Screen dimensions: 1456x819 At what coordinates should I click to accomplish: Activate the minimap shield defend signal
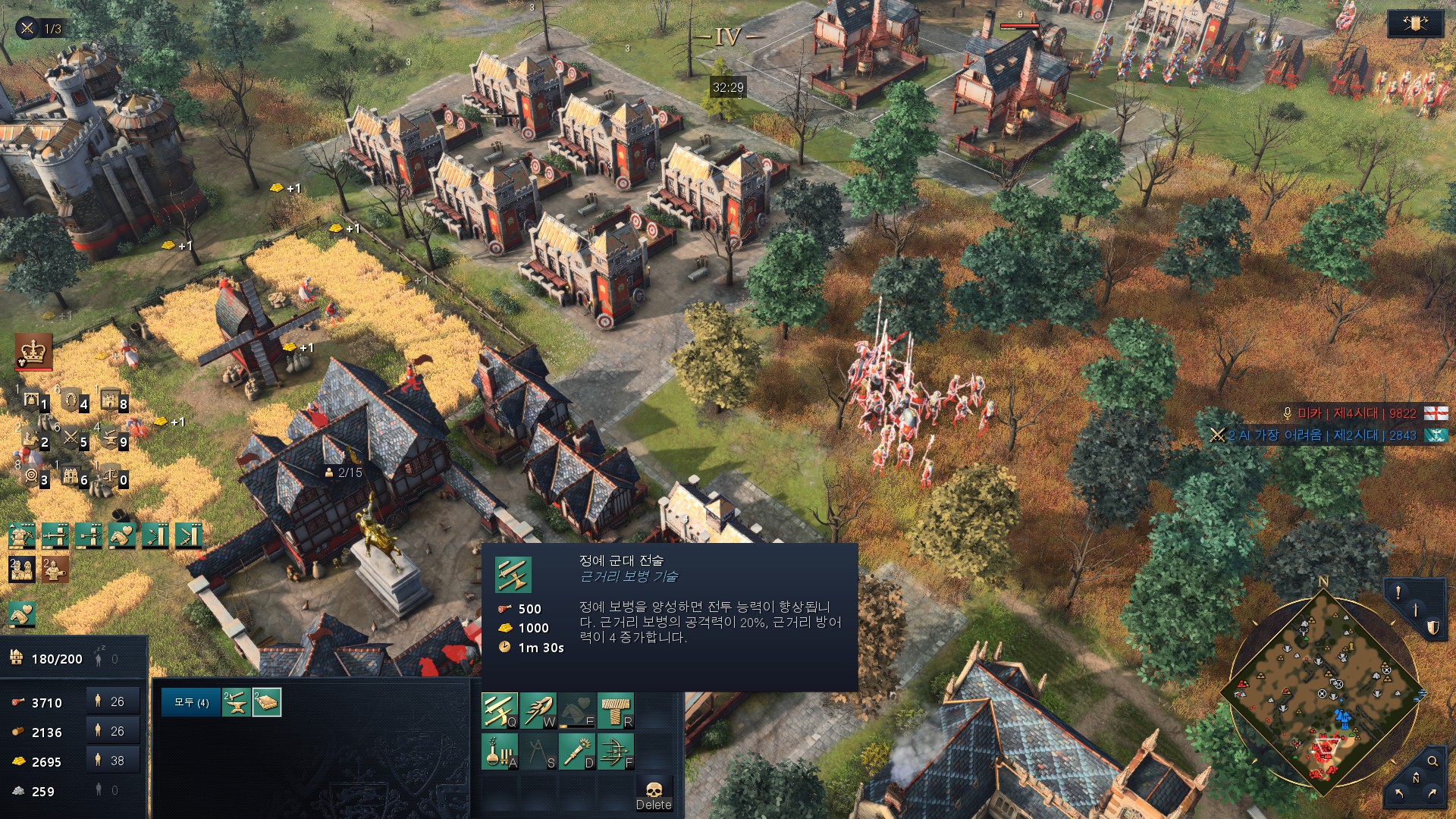click(x=1432, y=627)
